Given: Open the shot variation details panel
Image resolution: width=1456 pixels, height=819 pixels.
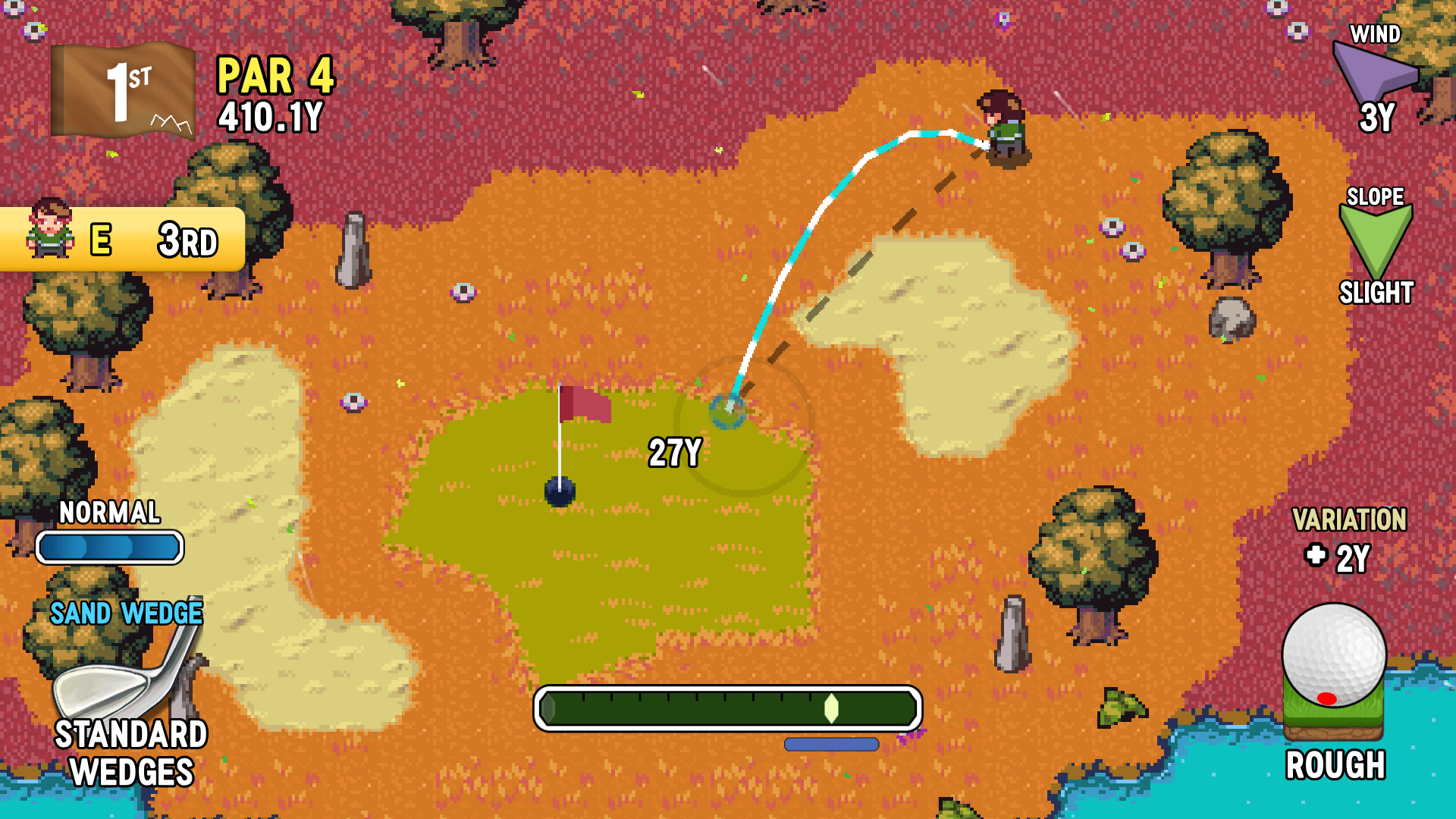Looking at the screenshot, I should click(1350, 538).
